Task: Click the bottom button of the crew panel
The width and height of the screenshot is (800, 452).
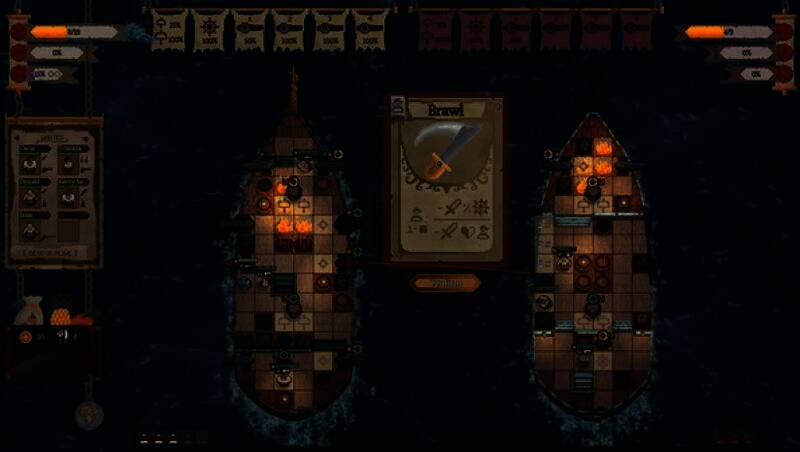Action: click(54, 252)
